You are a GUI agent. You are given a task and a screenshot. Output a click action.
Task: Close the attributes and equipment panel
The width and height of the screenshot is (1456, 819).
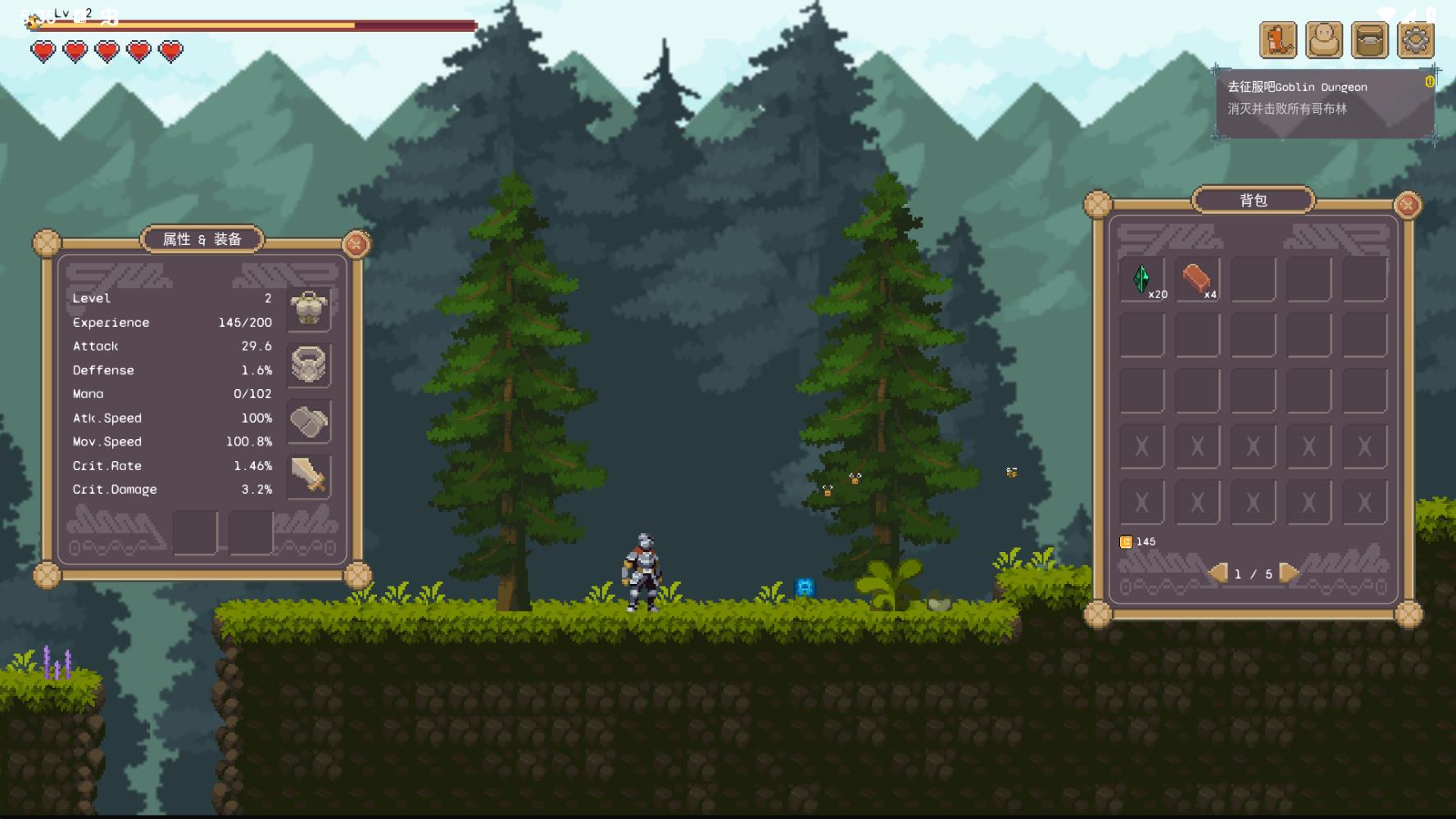[x=356, y=243]
